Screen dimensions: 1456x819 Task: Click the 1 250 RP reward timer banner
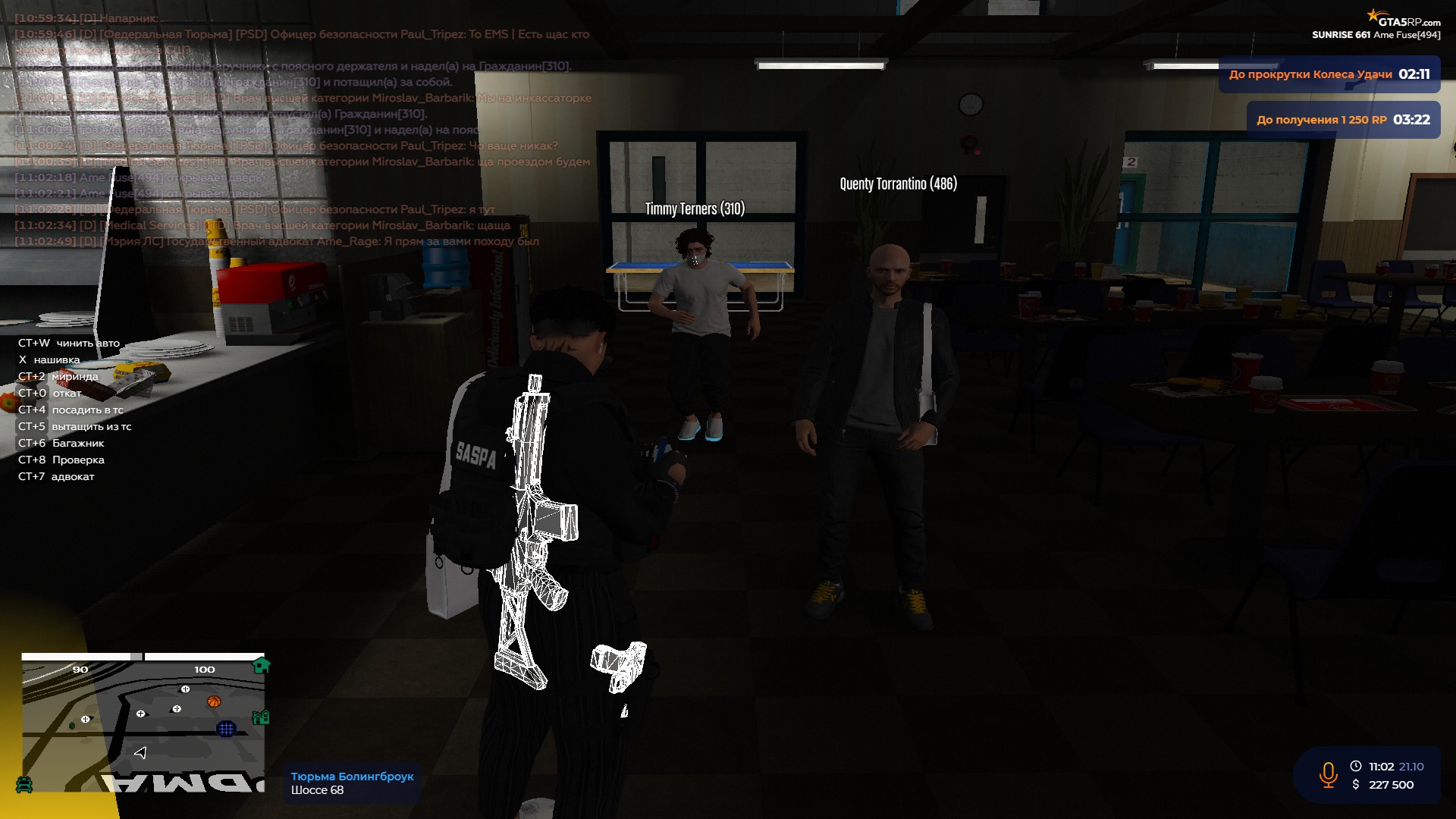coord(1343,120)
